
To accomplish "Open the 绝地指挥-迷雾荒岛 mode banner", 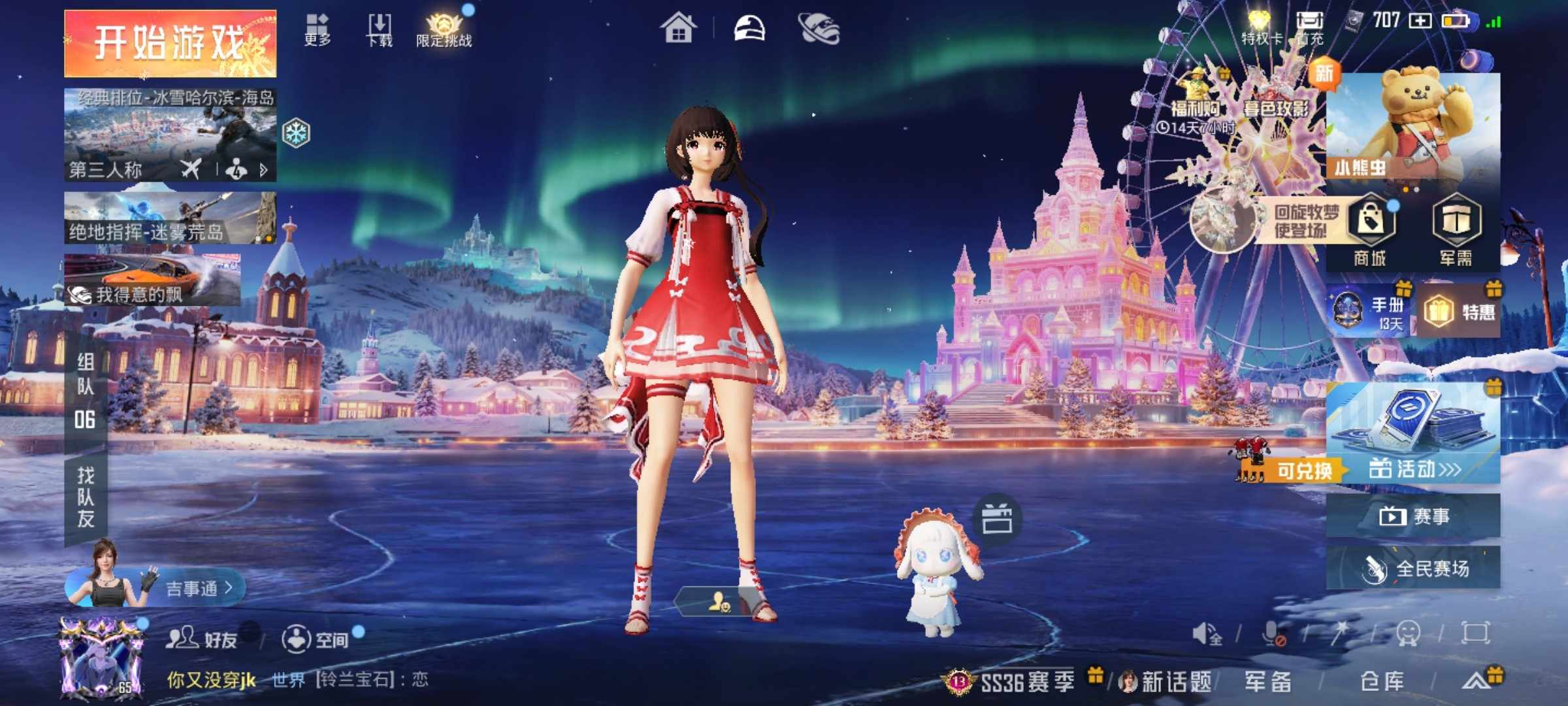I will 170,218.
